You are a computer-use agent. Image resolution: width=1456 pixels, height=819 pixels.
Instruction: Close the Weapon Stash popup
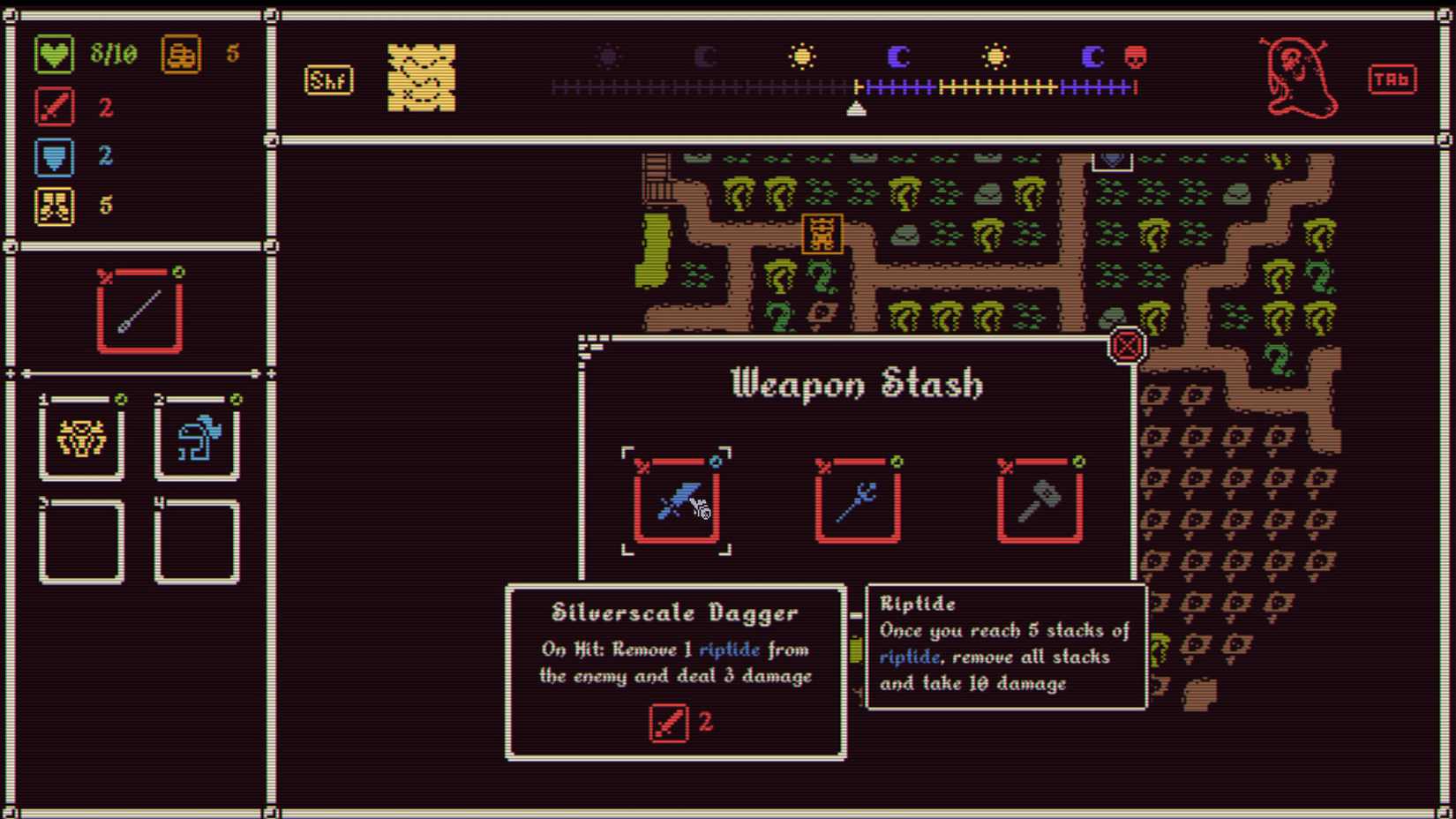pyautogui.click(x=1125, y=346)
